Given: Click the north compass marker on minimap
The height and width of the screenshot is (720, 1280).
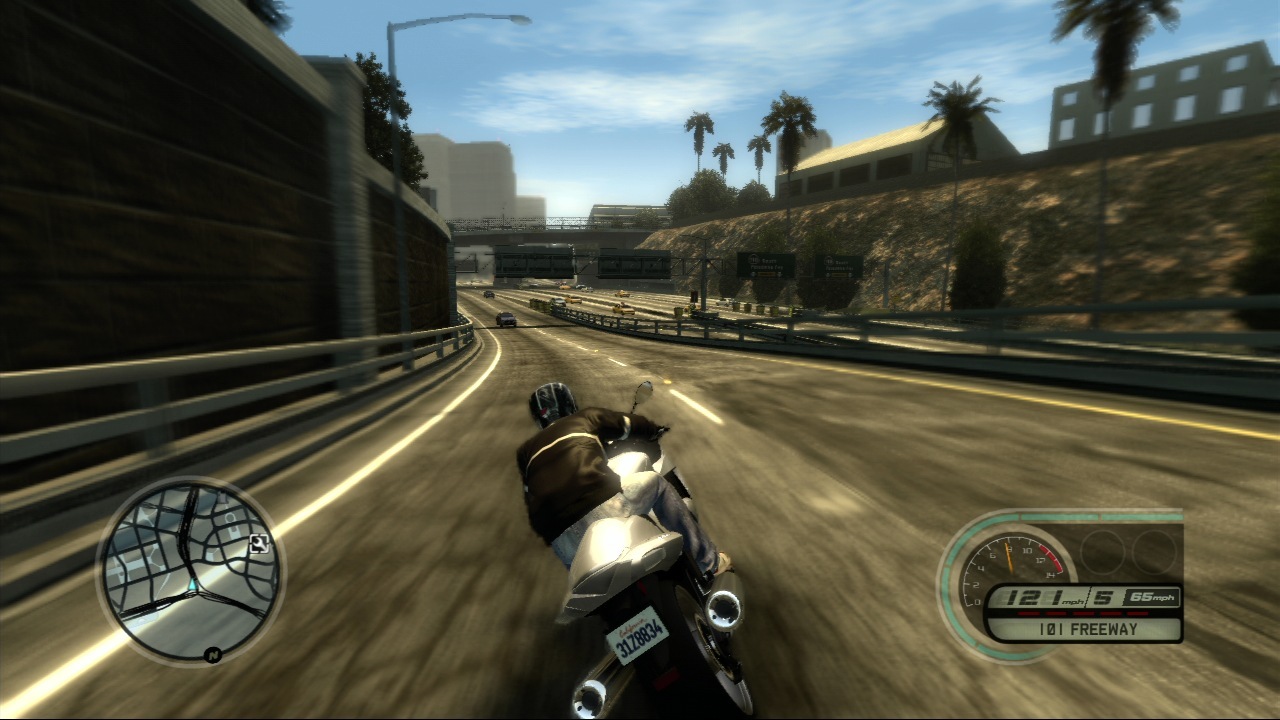Looking at the screenshot, I should (212, 655).
